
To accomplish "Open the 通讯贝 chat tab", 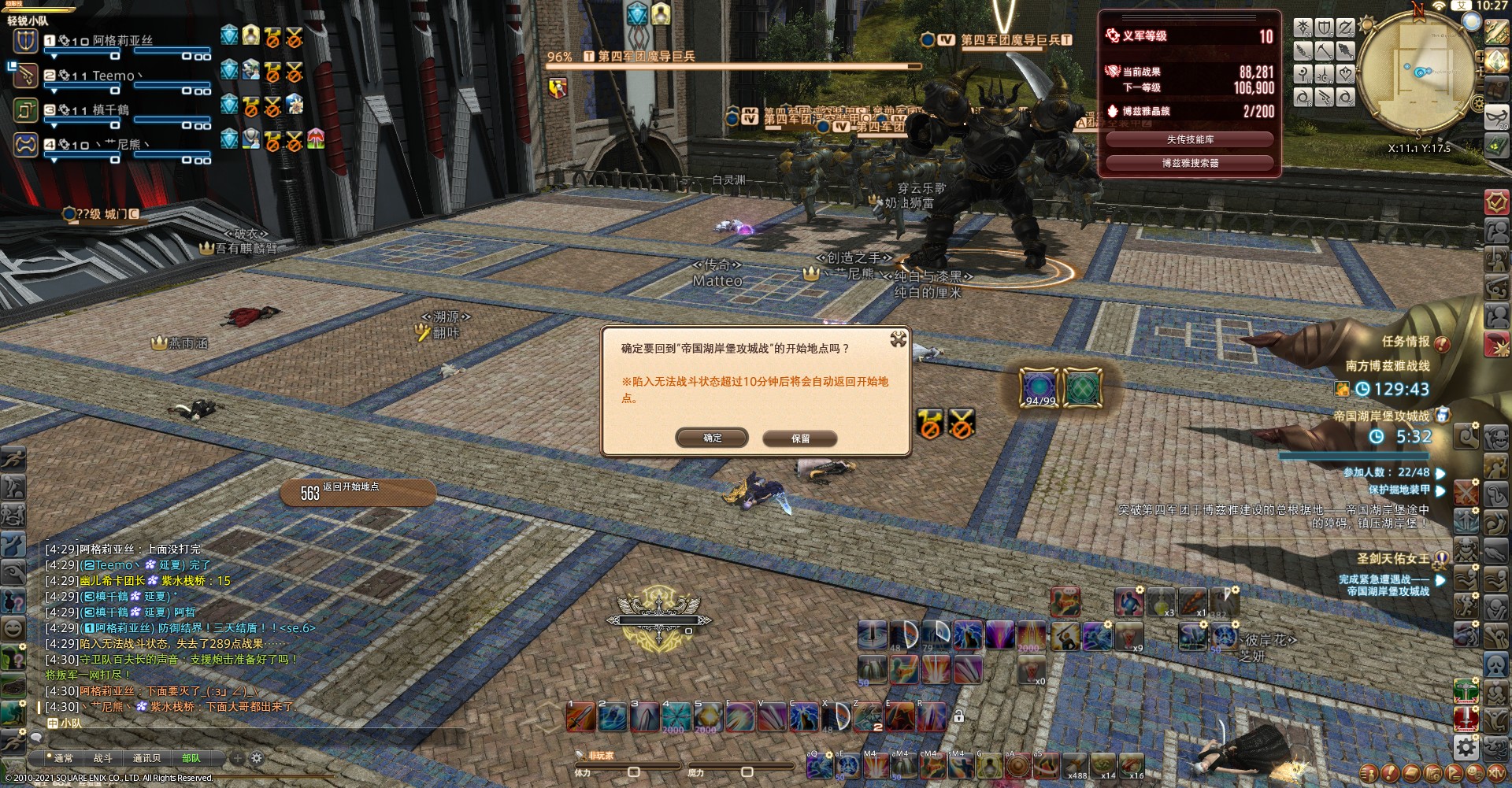I will click(x=146, y=758).
